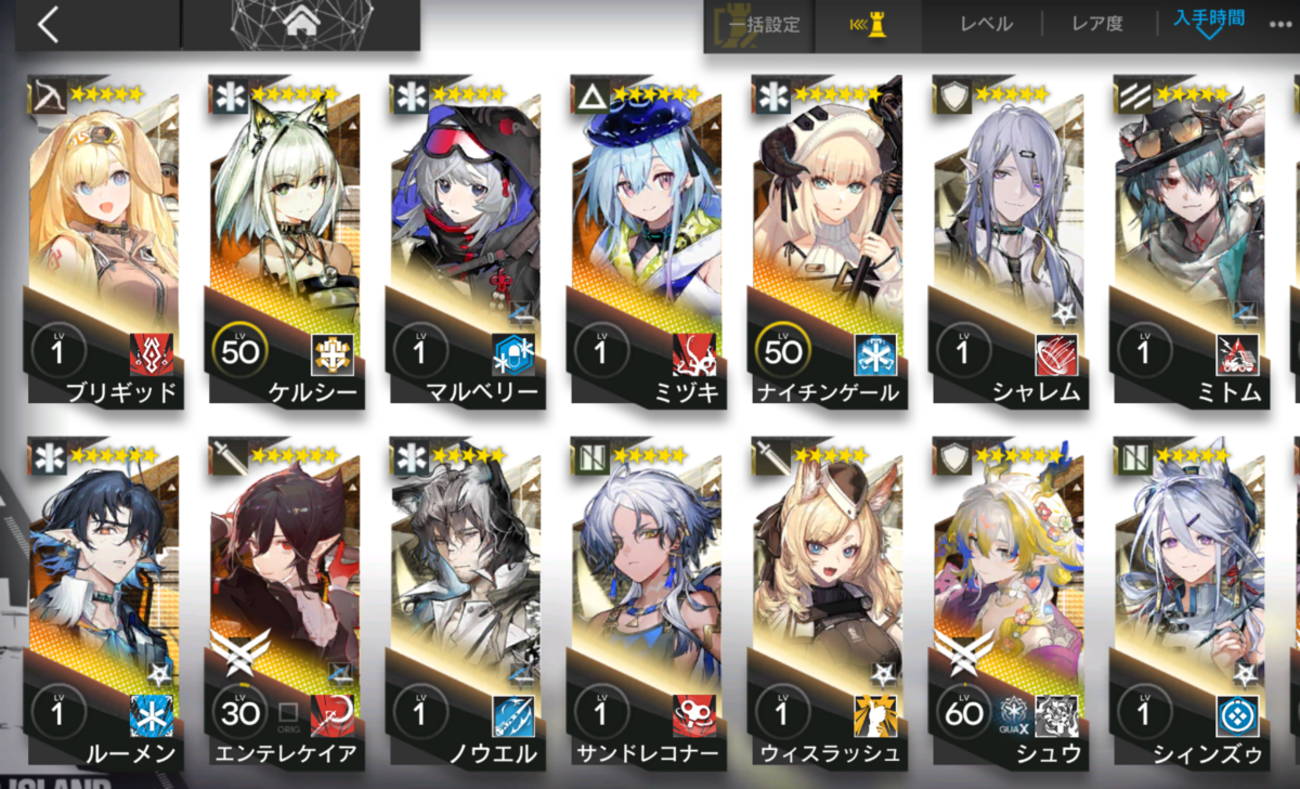
Task: Sort operators by レベル
Action: pyautogui.click(x=986, y=25)
